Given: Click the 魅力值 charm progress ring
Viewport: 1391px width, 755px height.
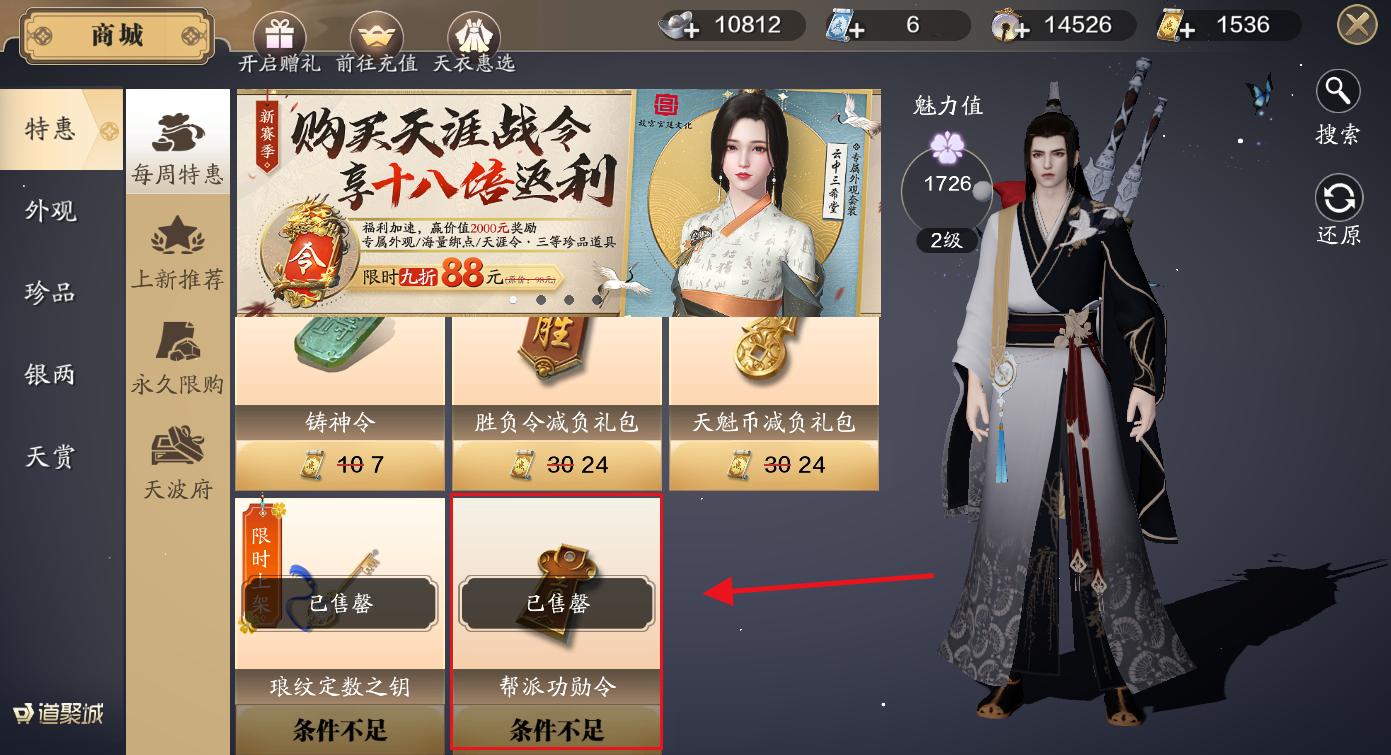Looking at the screenshot, I should [946, 183].
